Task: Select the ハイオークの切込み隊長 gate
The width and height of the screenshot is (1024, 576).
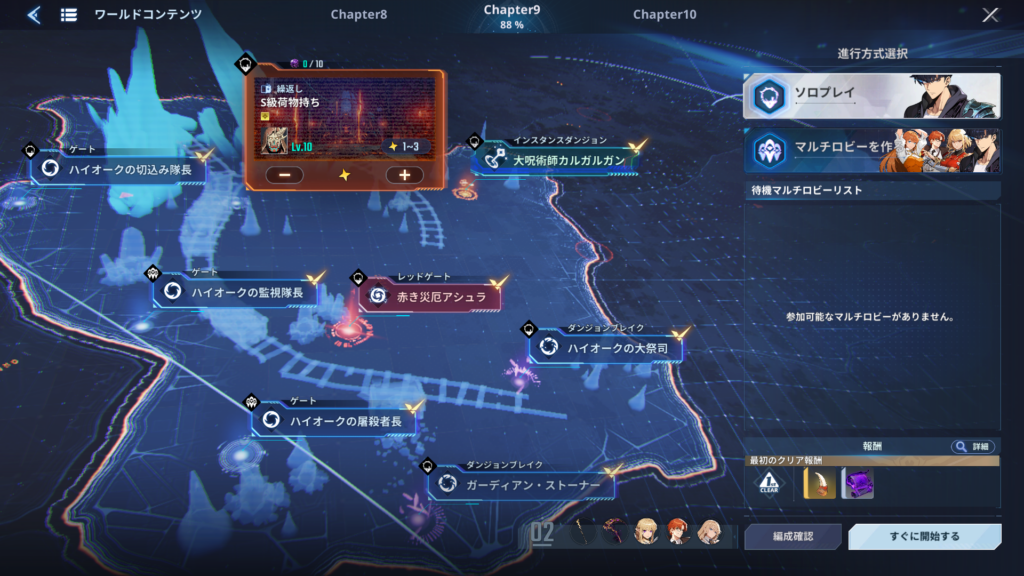Action: (x=122, y=170)
